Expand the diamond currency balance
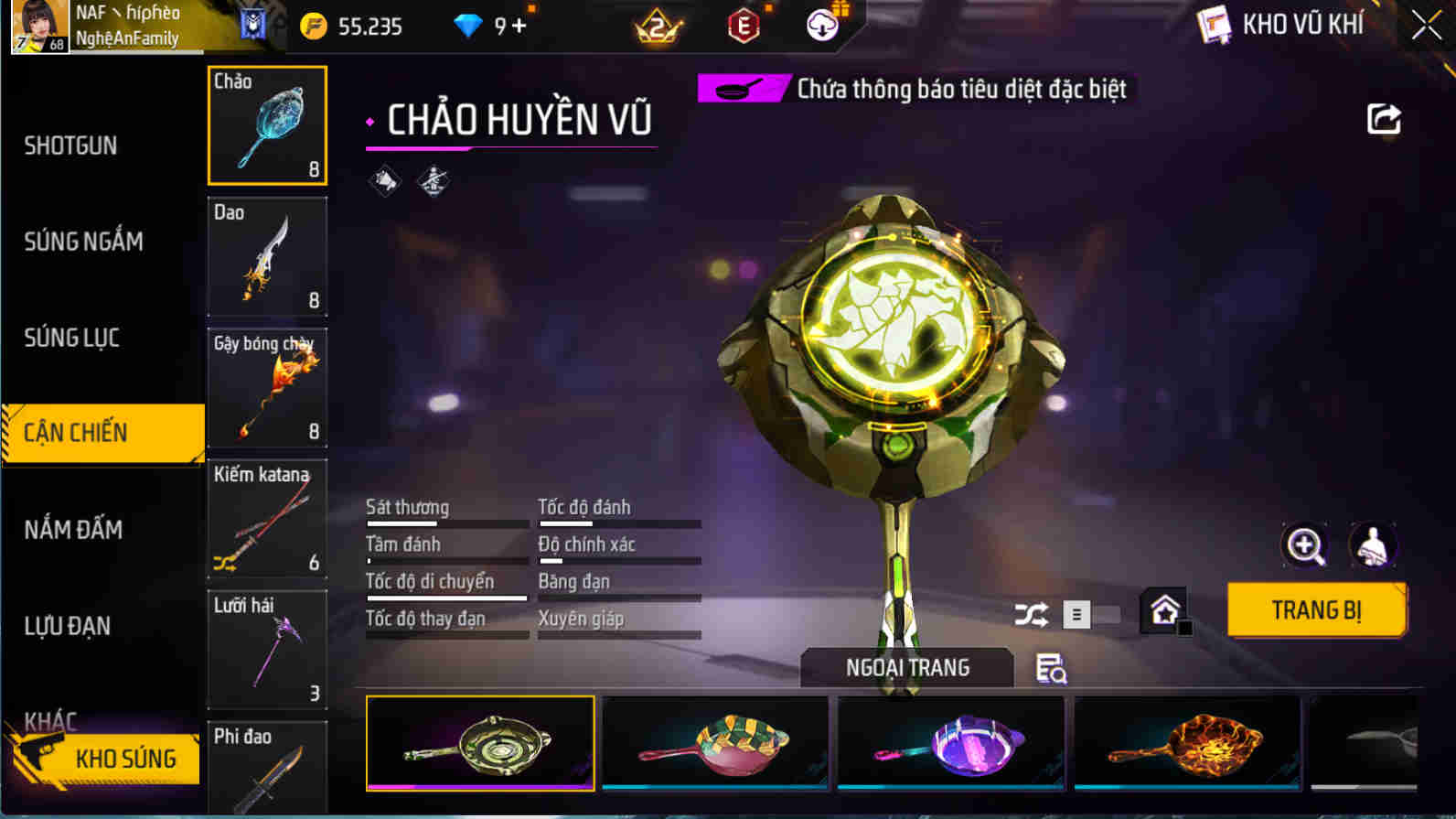 point(468,27)
